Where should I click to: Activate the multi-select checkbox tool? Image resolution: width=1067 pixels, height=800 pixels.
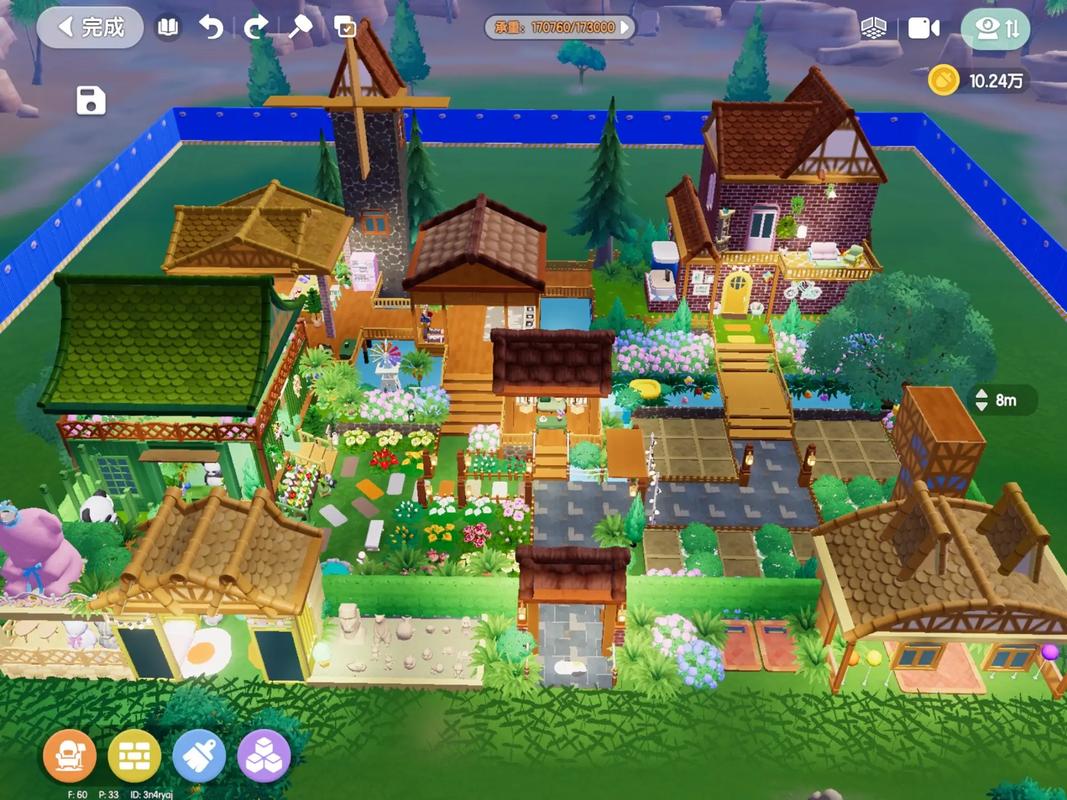click(345, 28)
